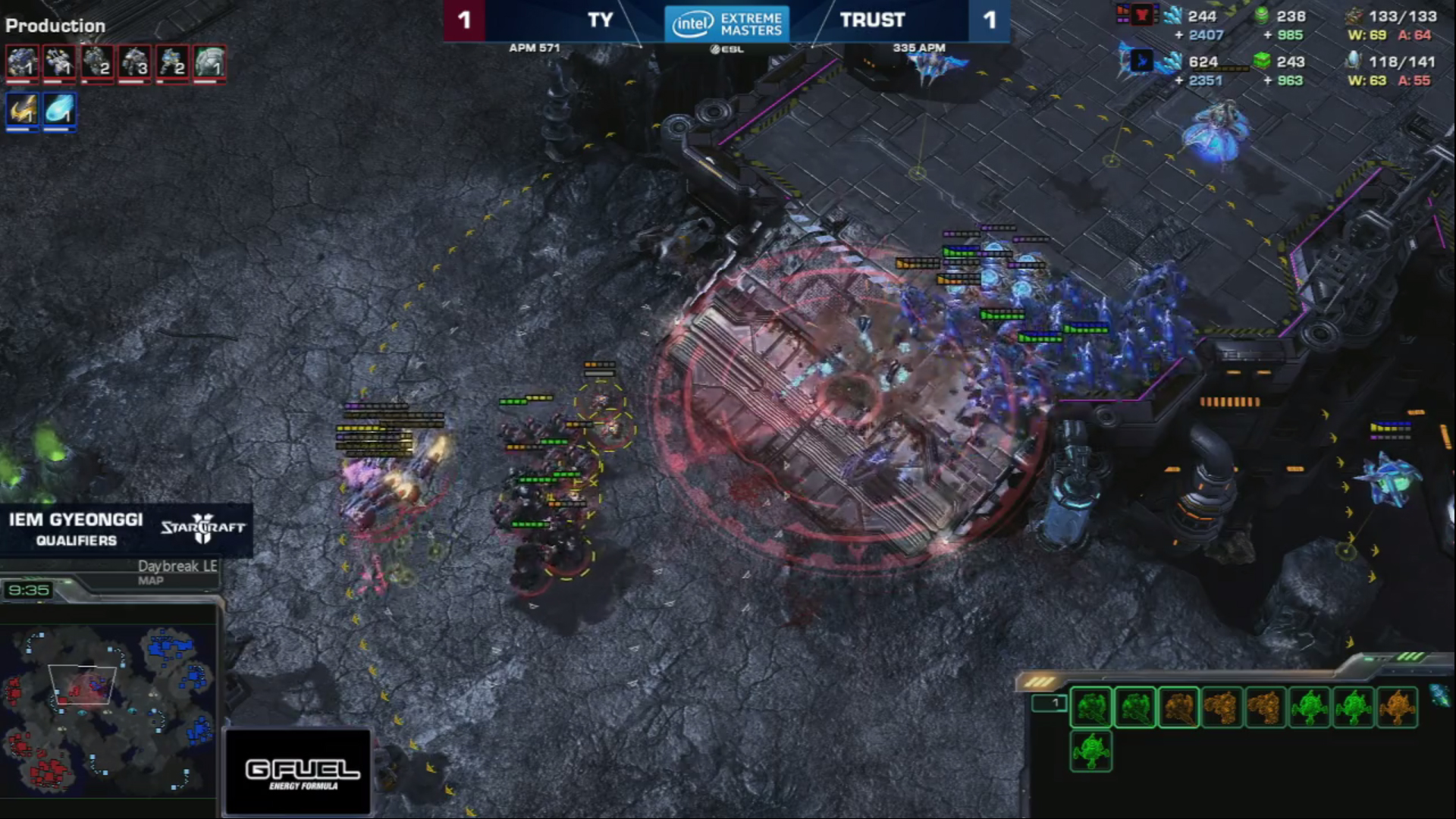The image size is (1456, 819).
Task: Click the green-tinted Terran structure production icon
Action: 209,63
